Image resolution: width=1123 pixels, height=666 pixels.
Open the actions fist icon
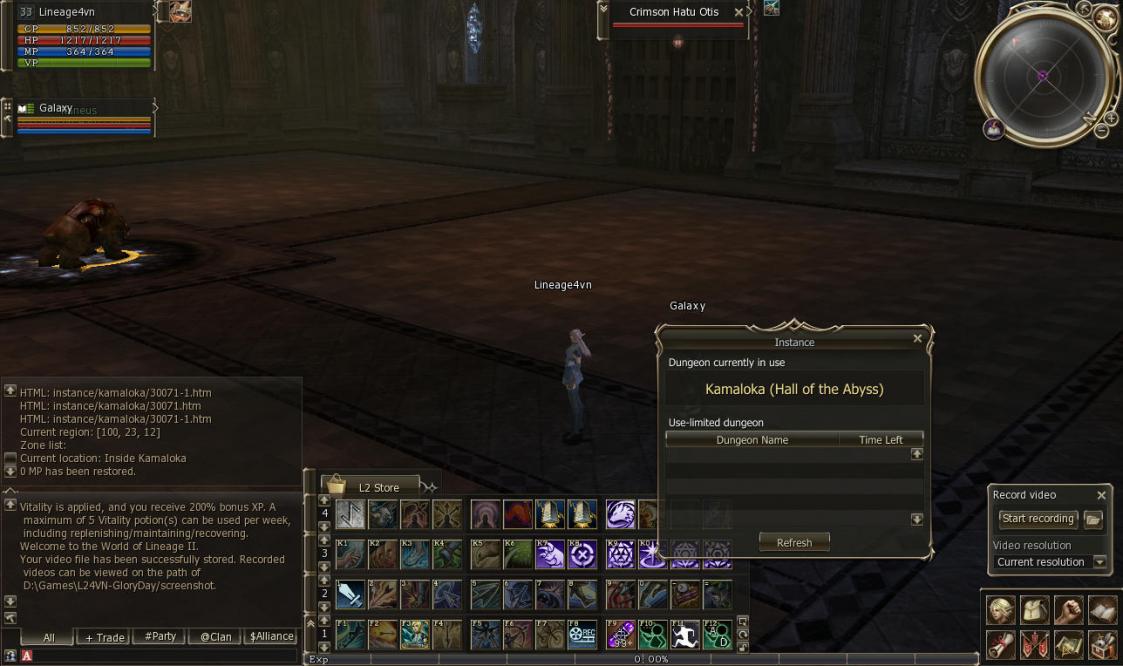(1069, 609)
